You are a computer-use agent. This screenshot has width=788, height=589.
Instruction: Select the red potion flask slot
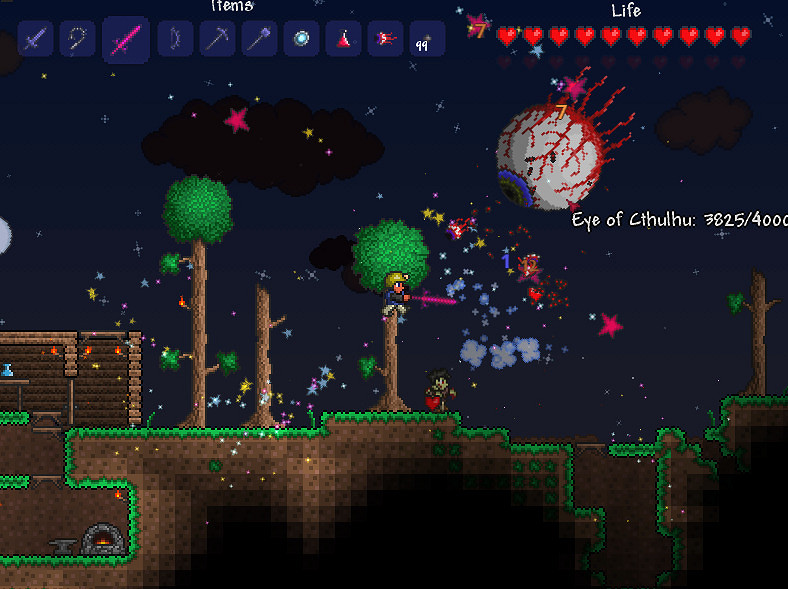pos(343,40)
